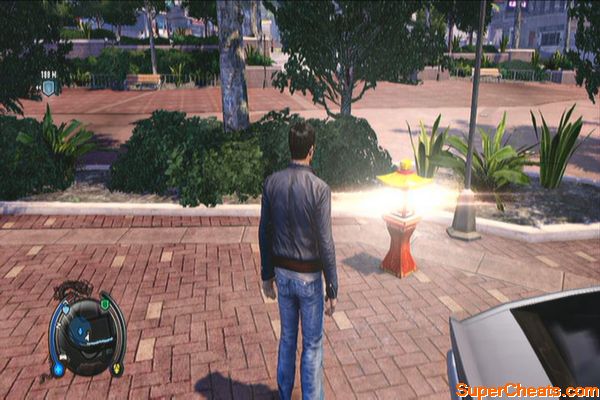Open the SuperCheats.com watermark link
The image size is (600, 400).
(526, 388)
